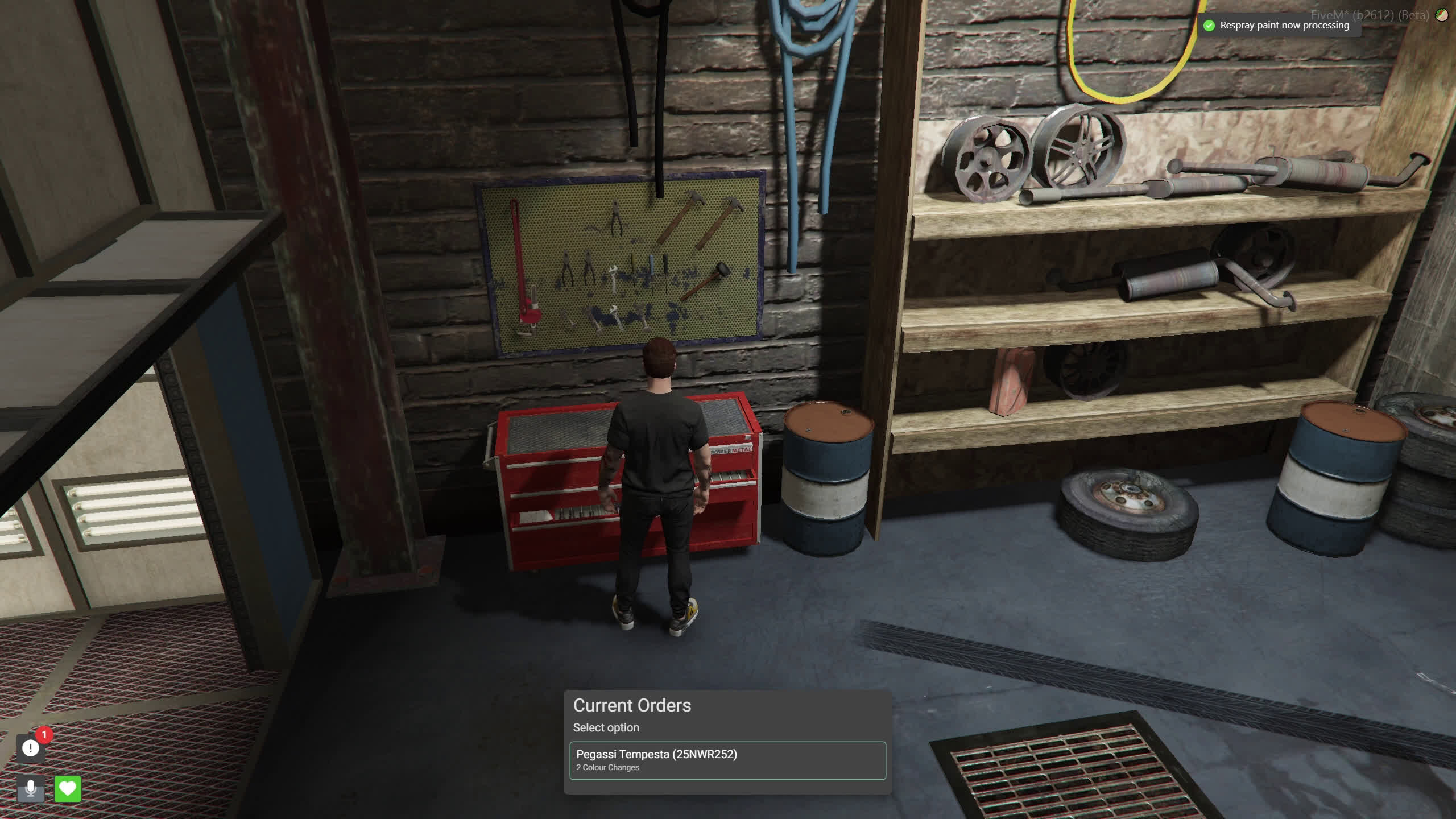This screenshot has height=819, width=1456.
Task: Dismiss the Respray paint processing notification
Action: (x=1280, y=26)
